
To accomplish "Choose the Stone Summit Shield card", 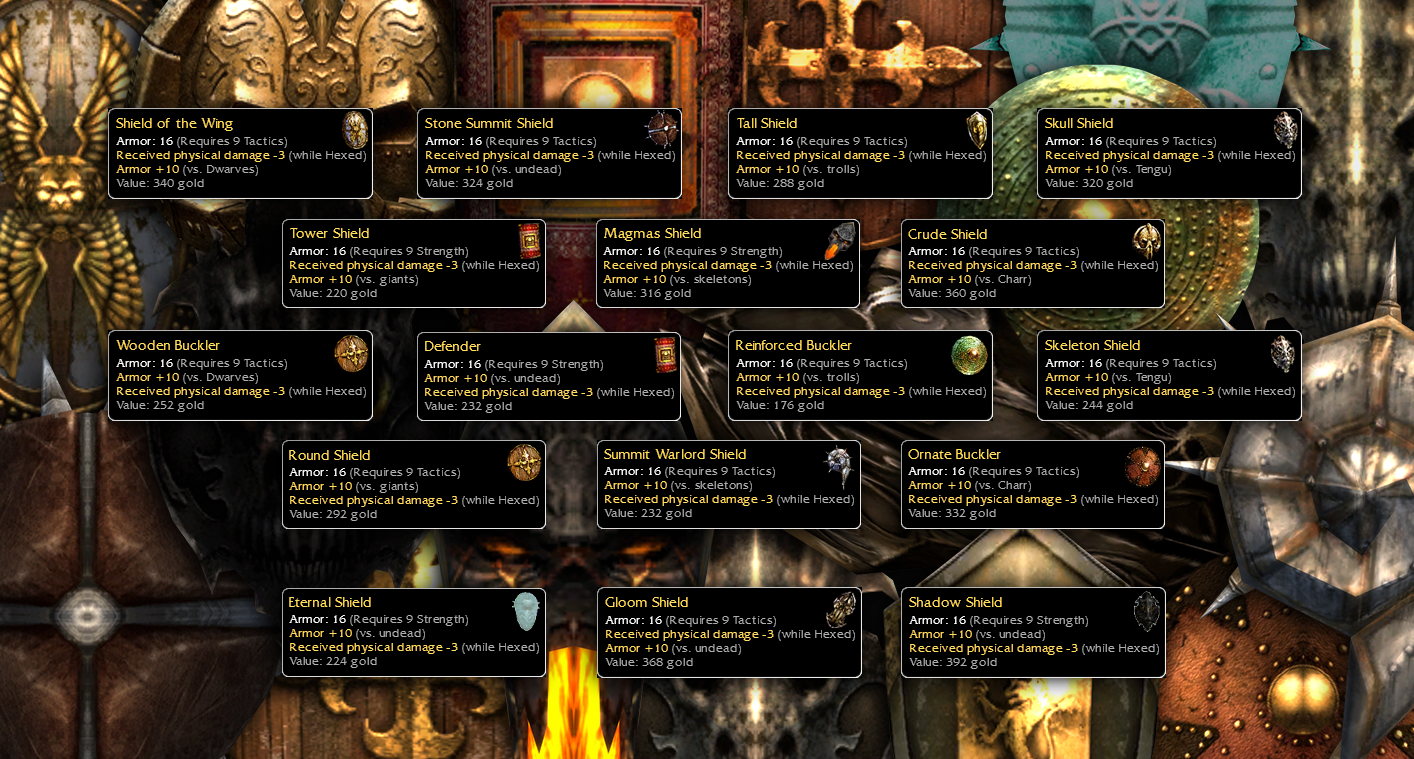I will [549, 154].
